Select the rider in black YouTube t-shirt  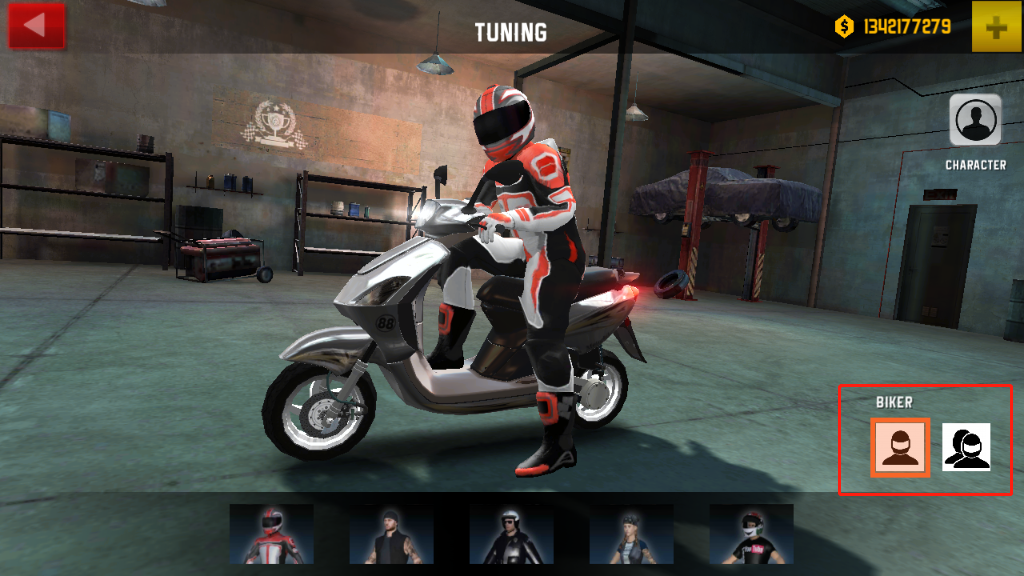751,533
